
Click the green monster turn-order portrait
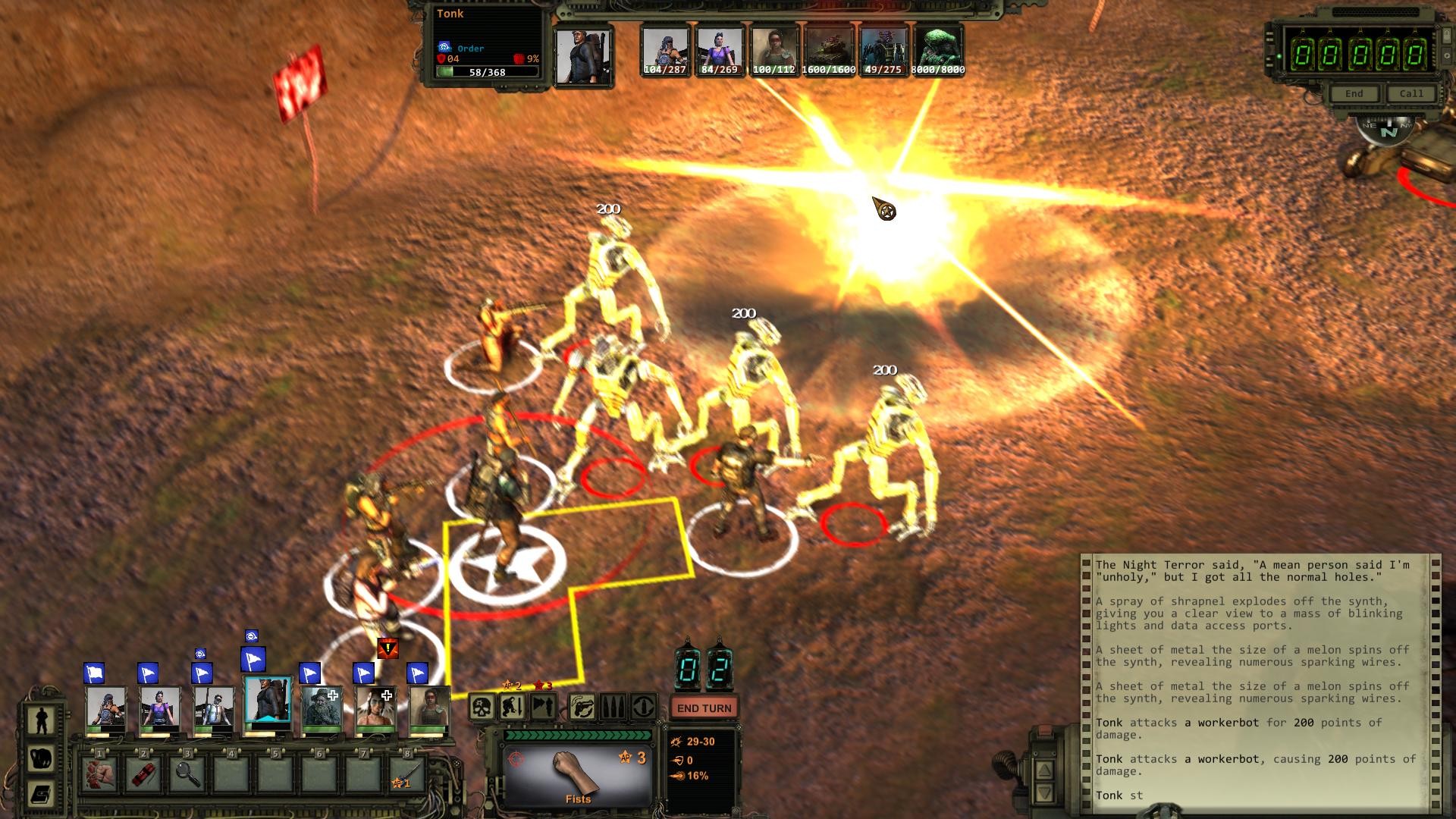(938, 50)
